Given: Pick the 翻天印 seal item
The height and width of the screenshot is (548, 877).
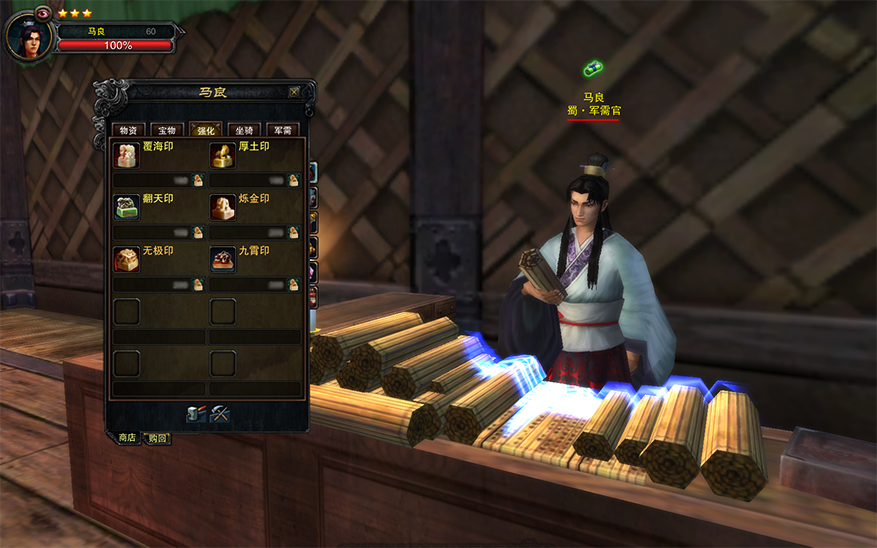Looking at the screenshot, I should 127,207.
